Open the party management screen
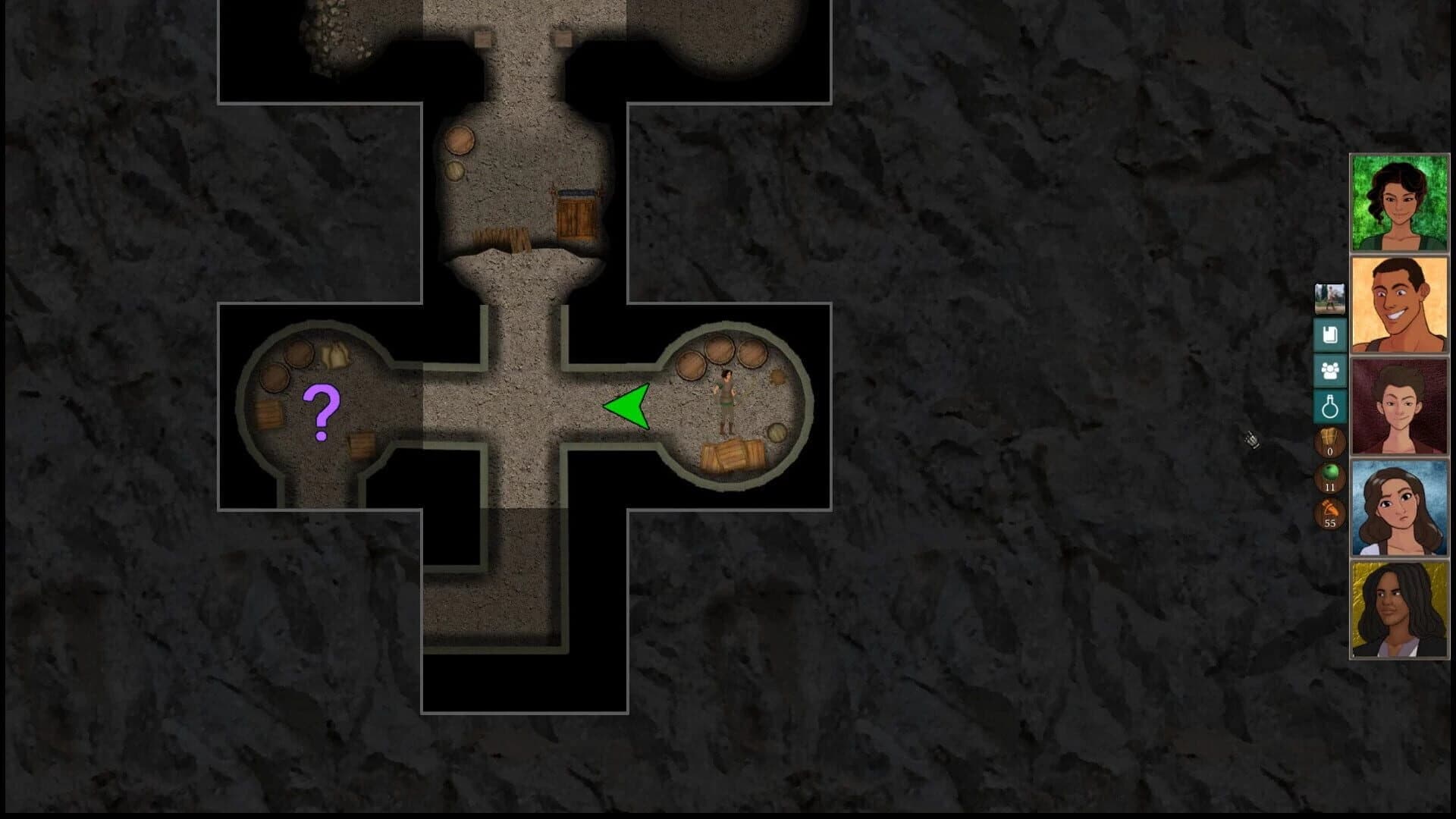 [x=1329, y=370]
